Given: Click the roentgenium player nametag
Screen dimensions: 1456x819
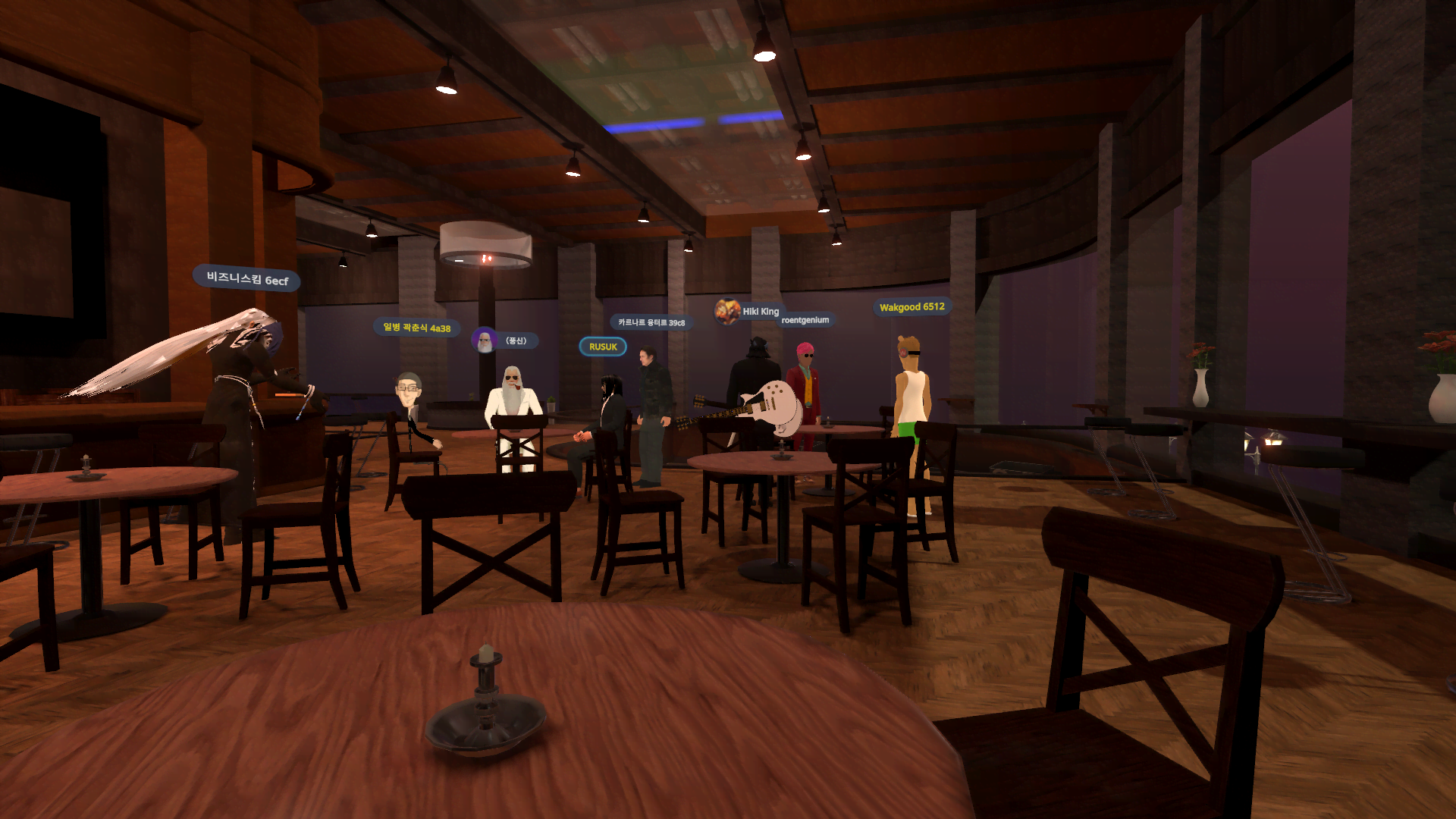Looking at the screenshot, I should (805, 320).
